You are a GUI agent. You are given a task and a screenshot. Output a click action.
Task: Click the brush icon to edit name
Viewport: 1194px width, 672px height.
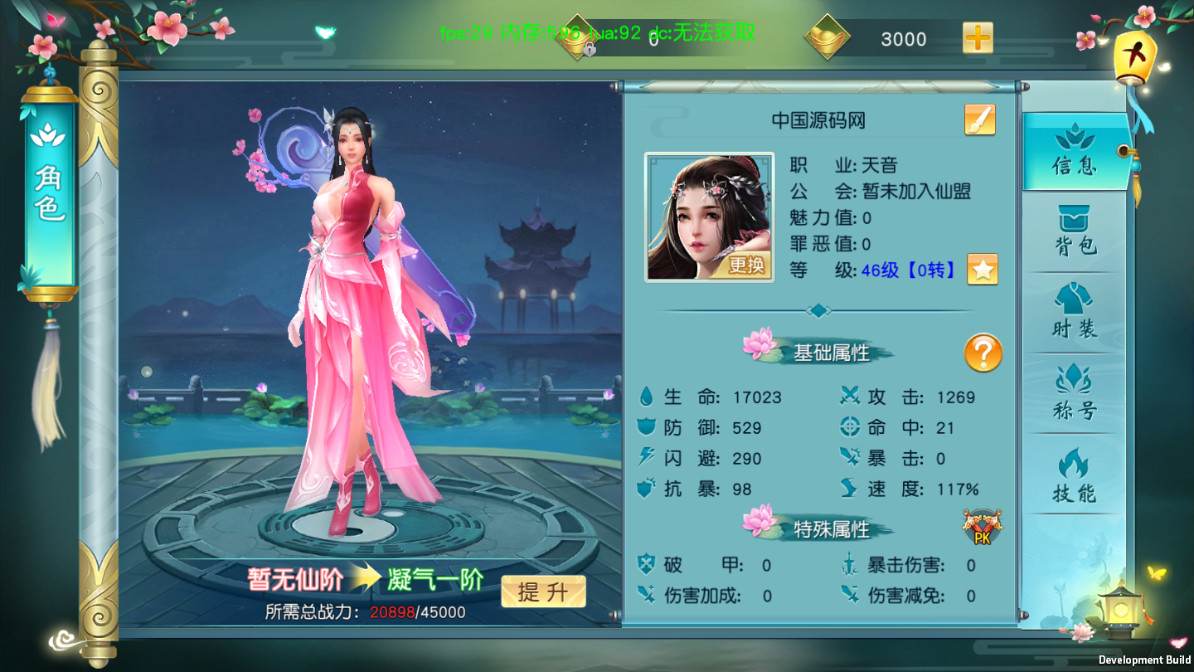coord(979,120)
